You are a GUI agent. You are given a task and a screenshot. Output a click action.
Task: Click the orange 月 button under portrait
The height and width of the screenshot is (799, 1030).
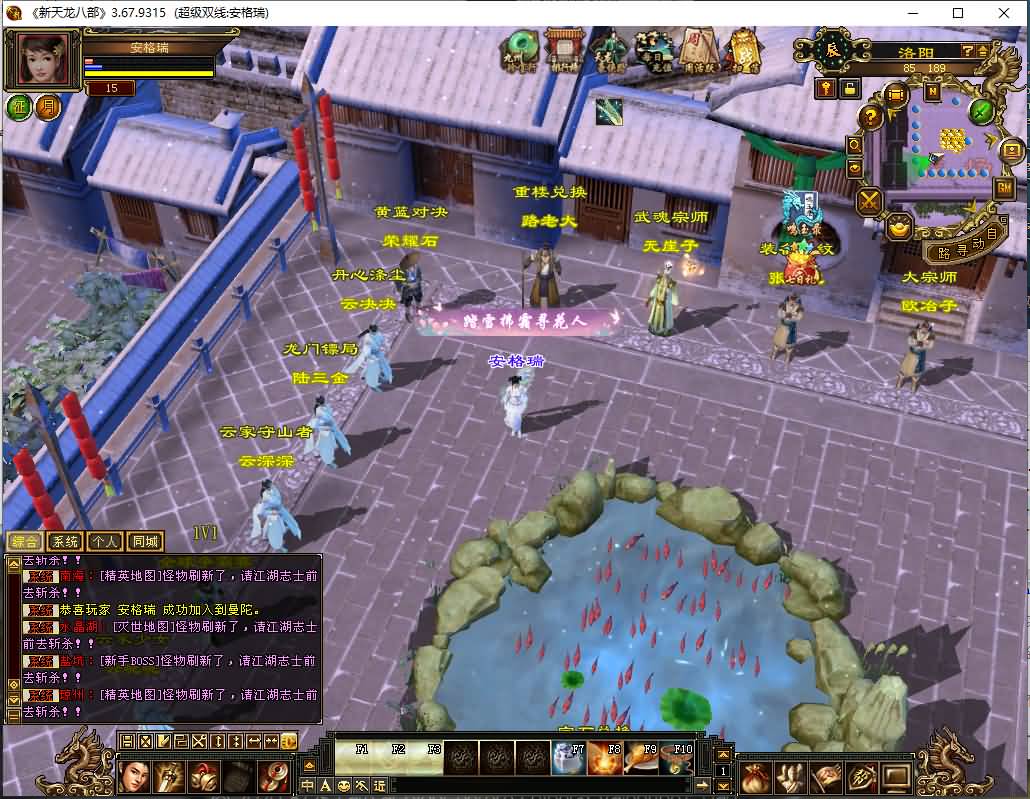47,107
